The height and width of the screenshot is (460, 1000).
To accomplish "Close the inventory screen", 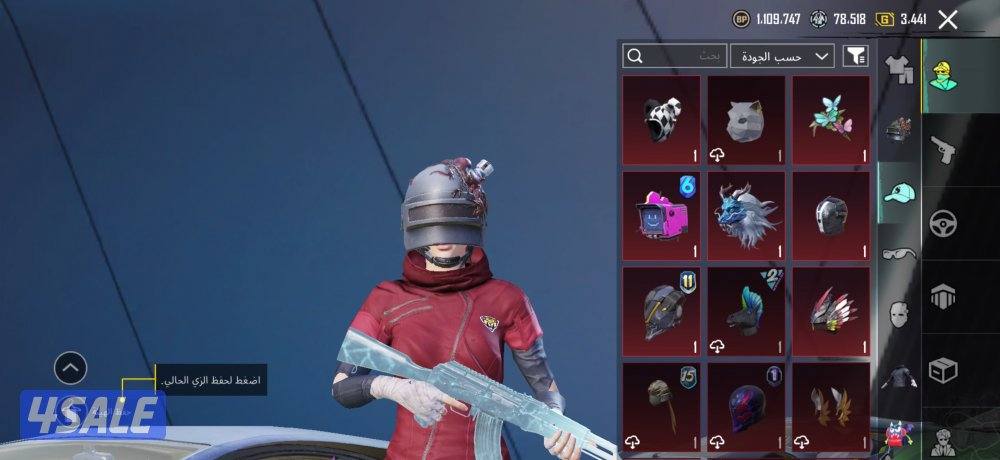I will point(948,19).
